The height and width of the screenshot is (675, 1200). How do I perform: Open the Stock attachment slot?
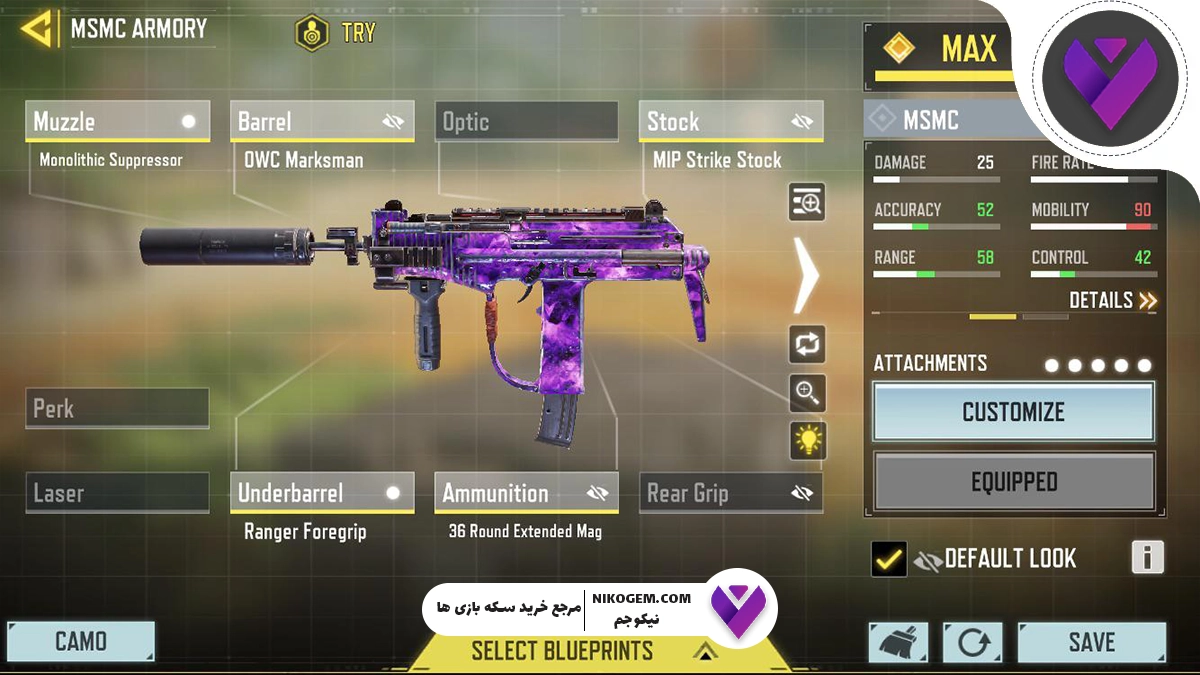tap(730, 122)
